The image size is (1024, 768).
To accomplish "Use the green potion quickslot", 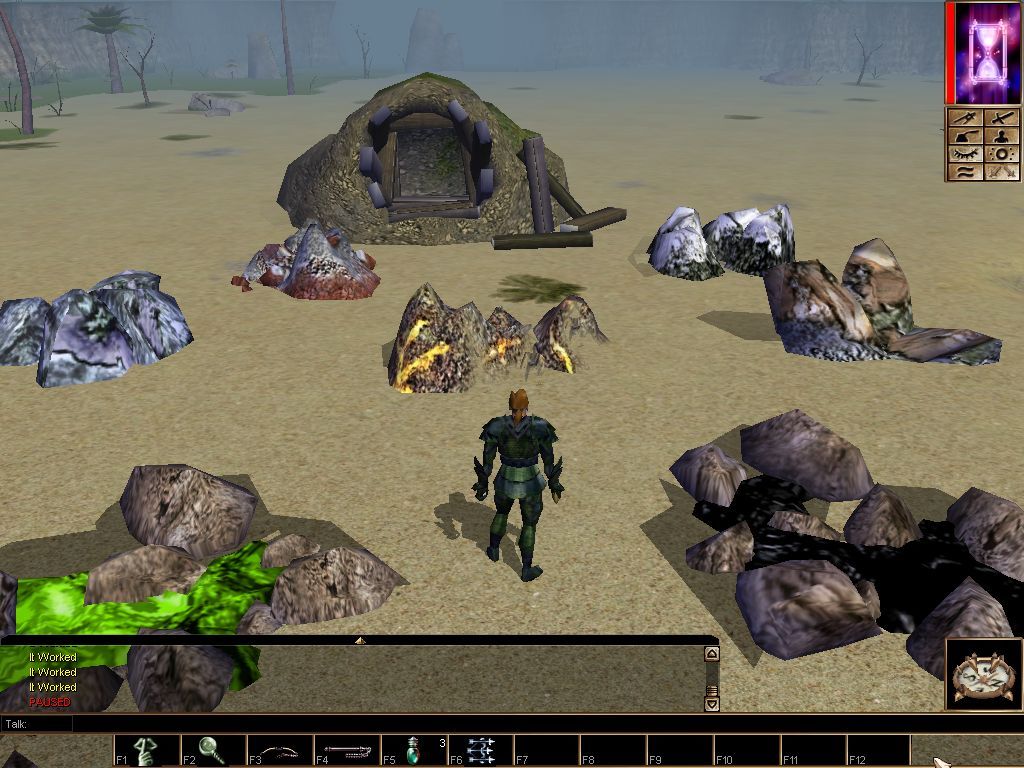I will pyautogui.click(x=414, y=750).
